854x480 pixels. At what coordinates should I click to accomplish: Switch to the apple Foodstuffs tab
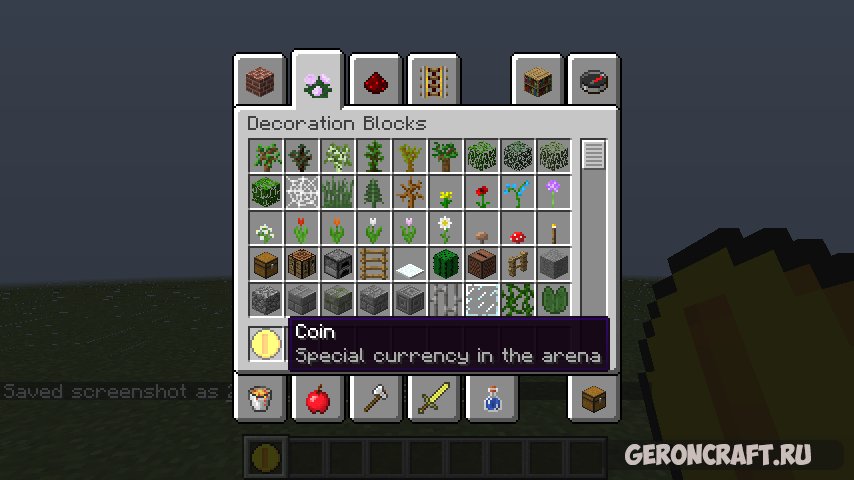[x=317, y=399]
